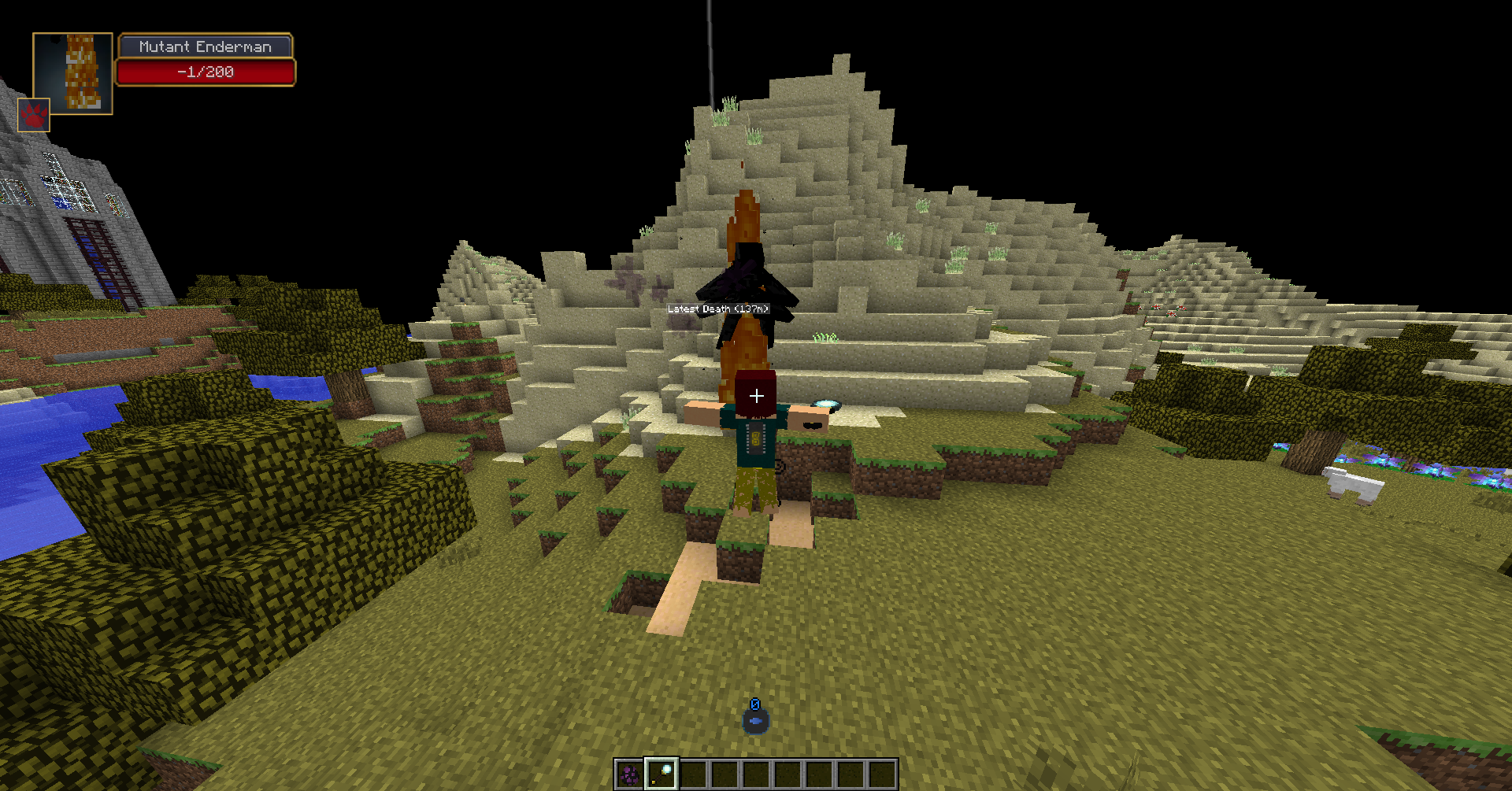Click the red paw print icon
This screenshot has width=1512, height=791.
click(34, 116)
